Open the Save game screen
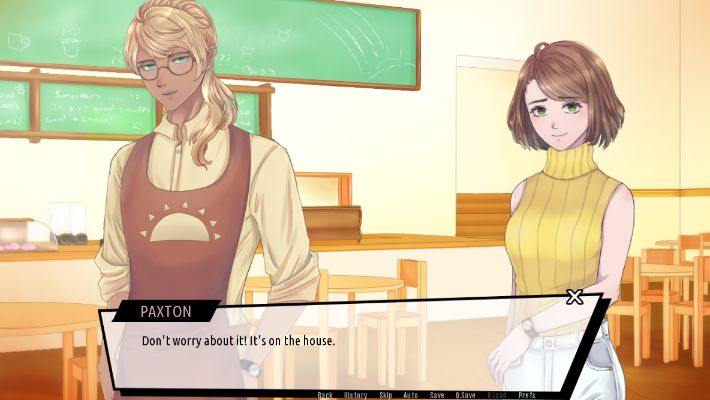 [x=437, y=395]
